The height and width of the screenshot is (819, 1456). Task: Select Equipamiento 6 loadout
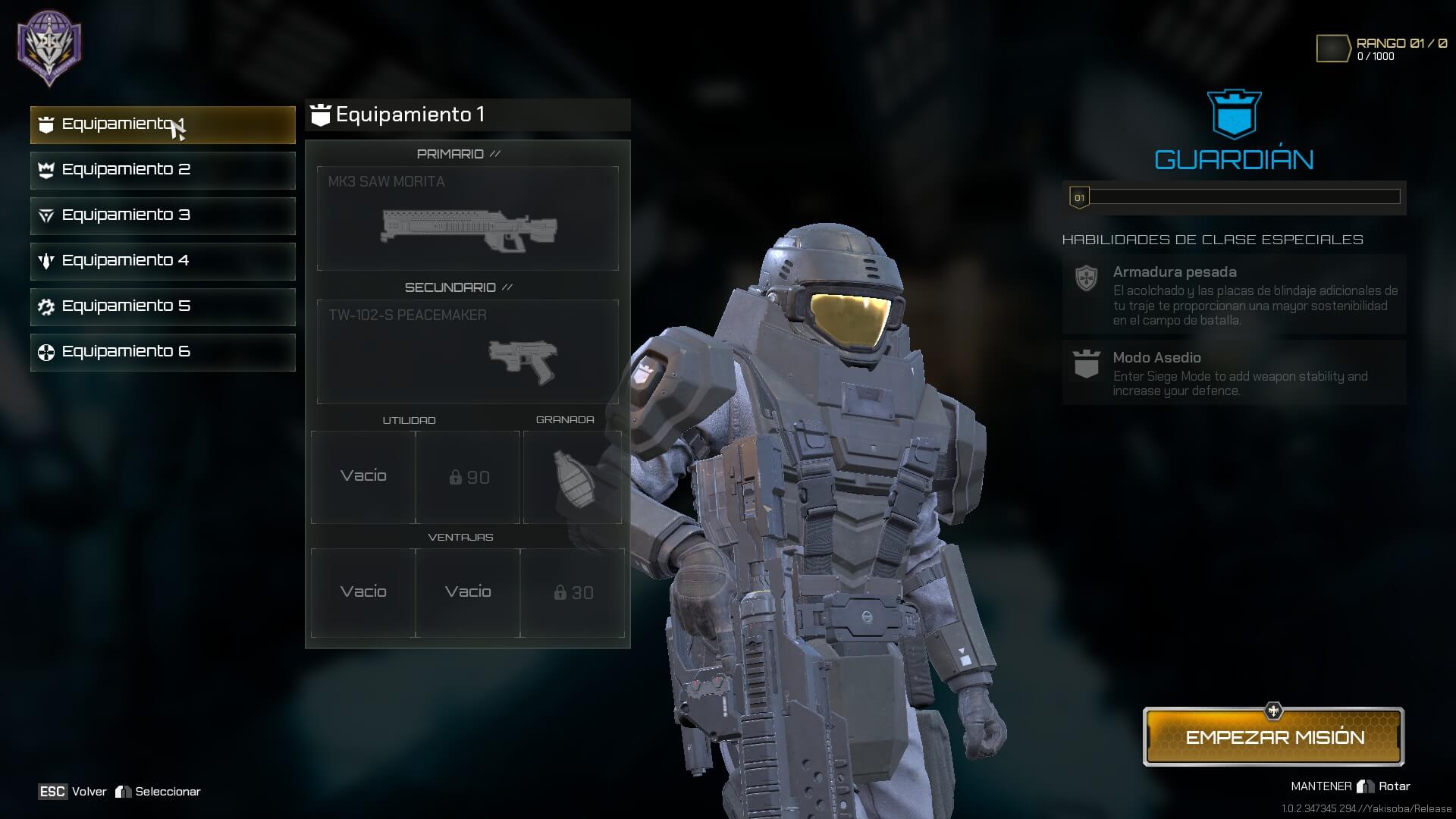coord(162,352)
